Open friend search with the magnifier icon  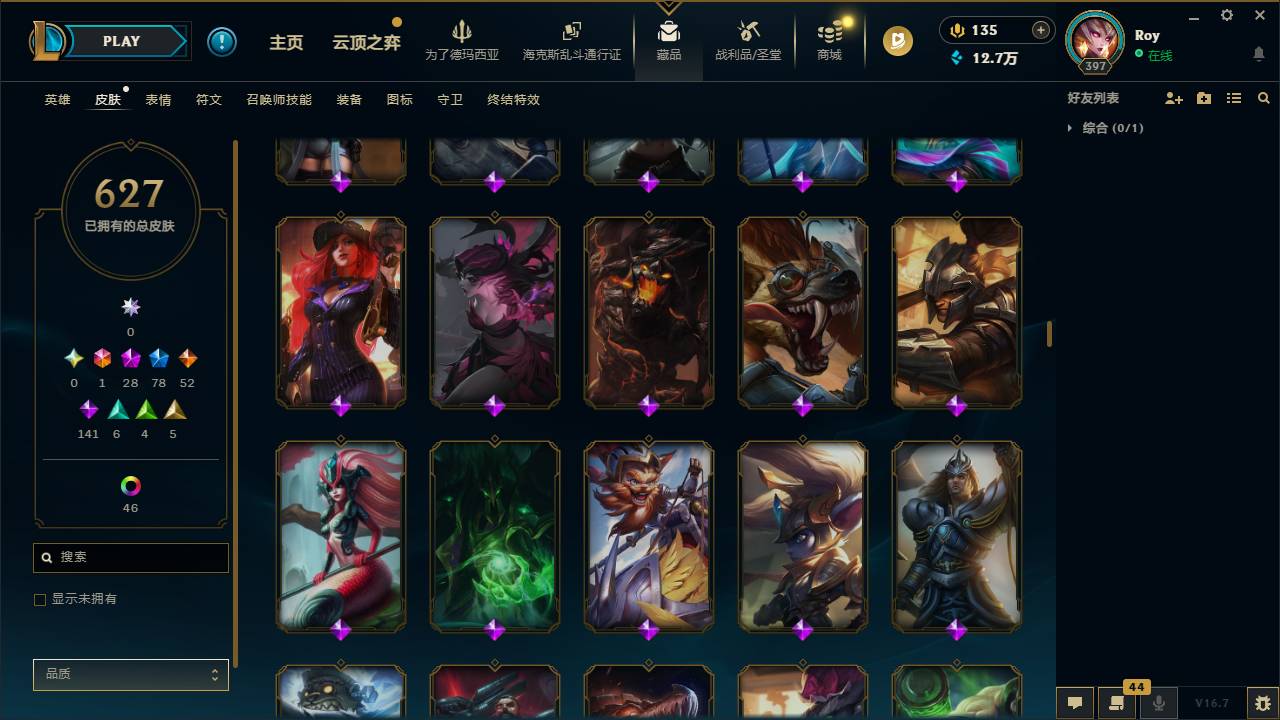pyautogui.click(x=1264, y=98)
